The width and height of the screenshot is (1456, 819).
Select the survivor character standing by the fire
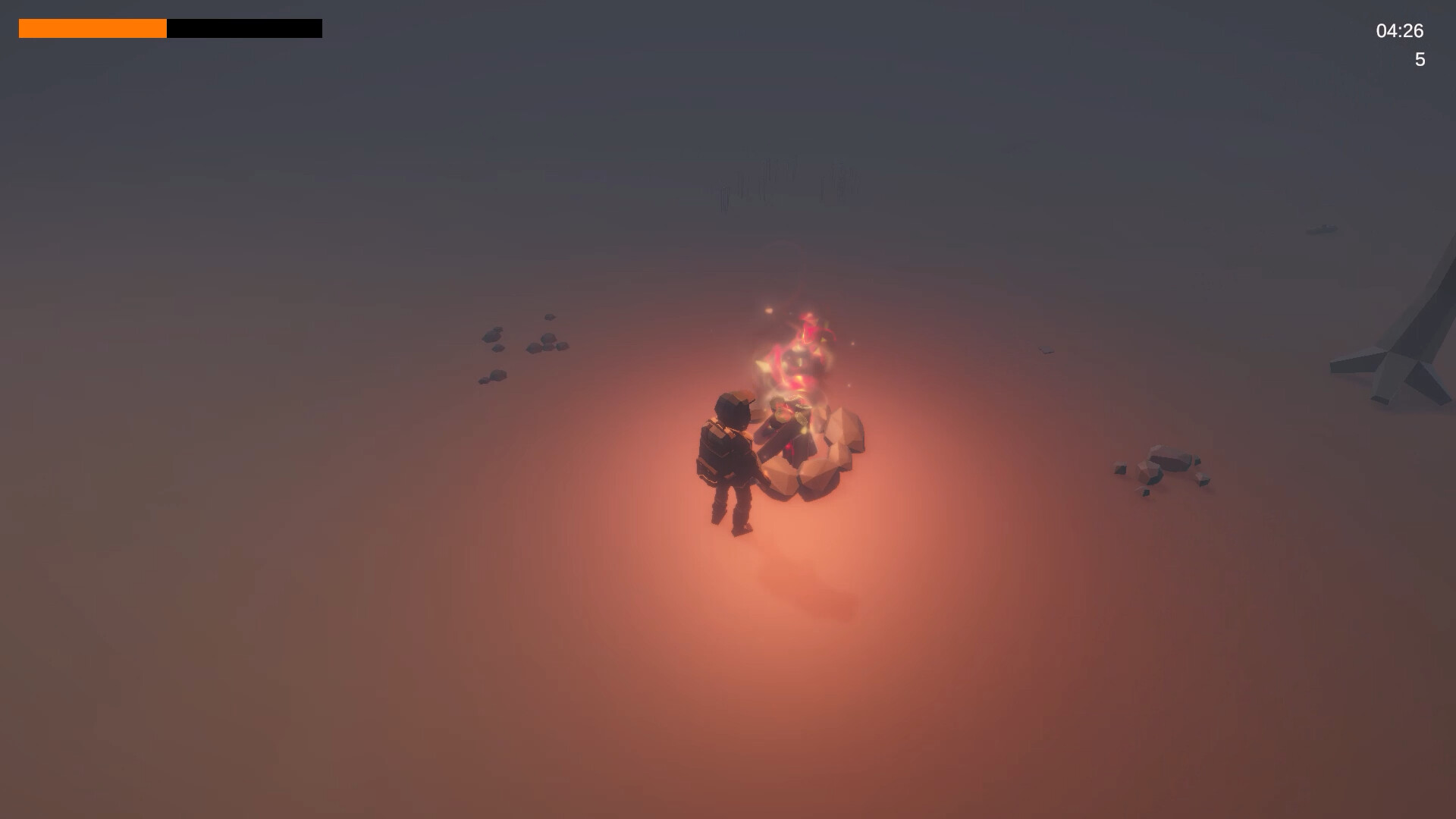click(x=728, y=455)
